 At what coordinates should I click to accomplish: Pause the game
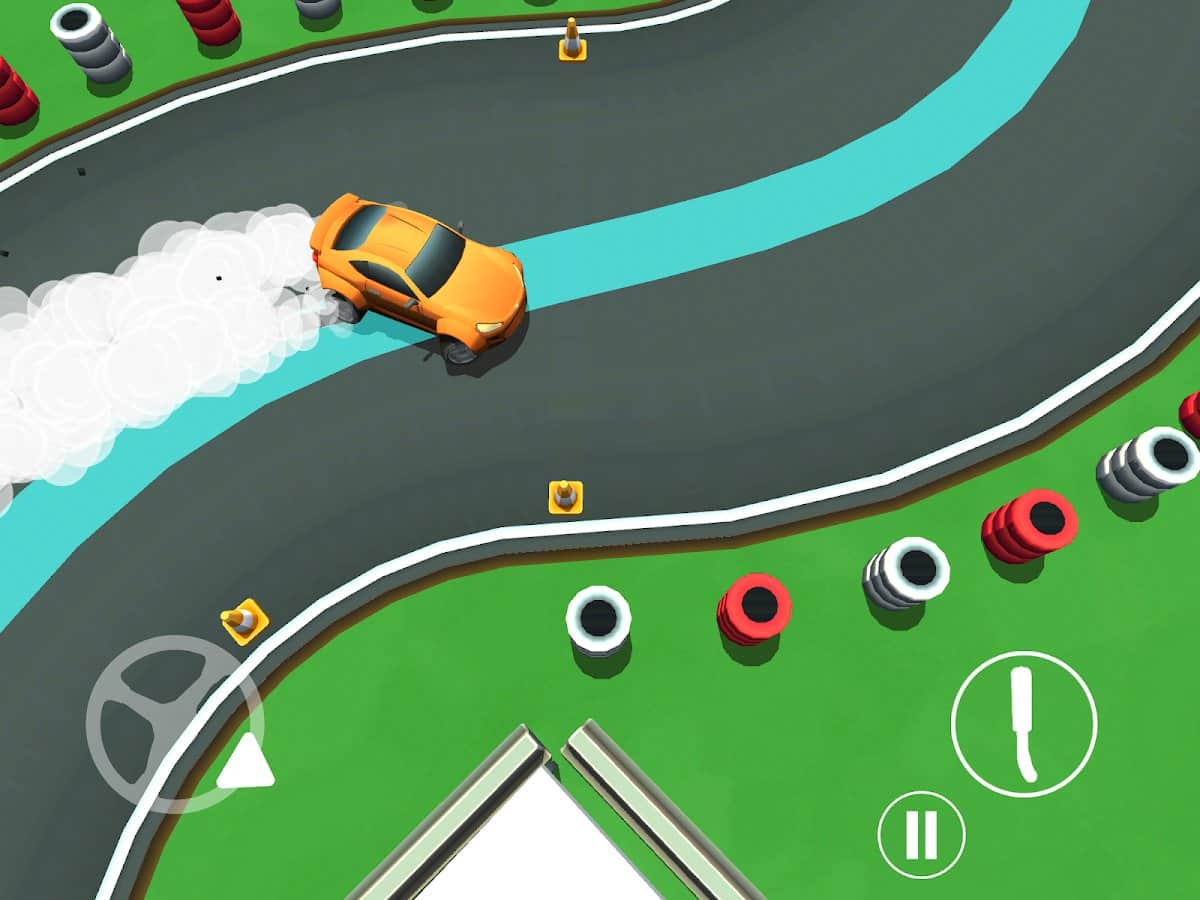[x=921, y=835]
